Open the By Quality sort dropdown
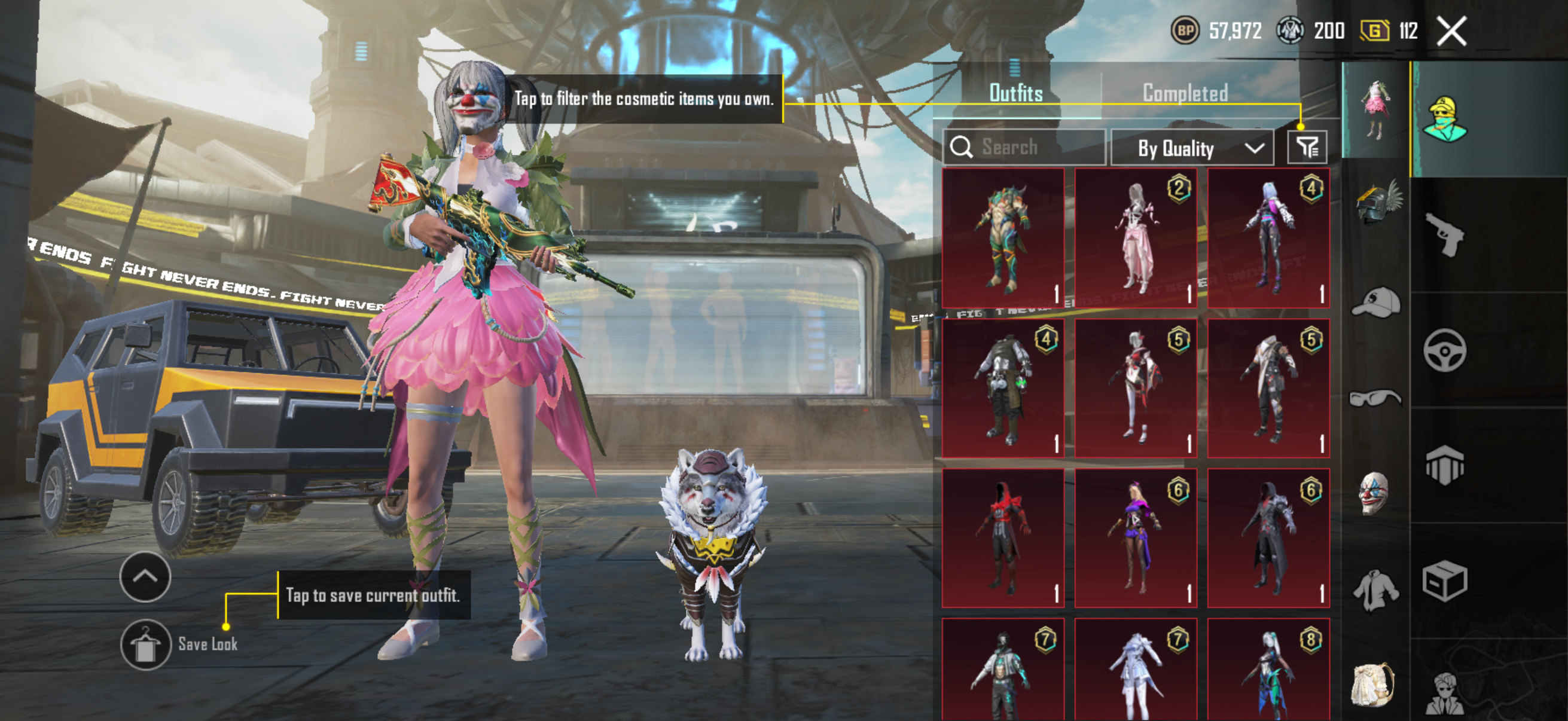This screenshot has width=1568, height=721. coord(1192,148)
